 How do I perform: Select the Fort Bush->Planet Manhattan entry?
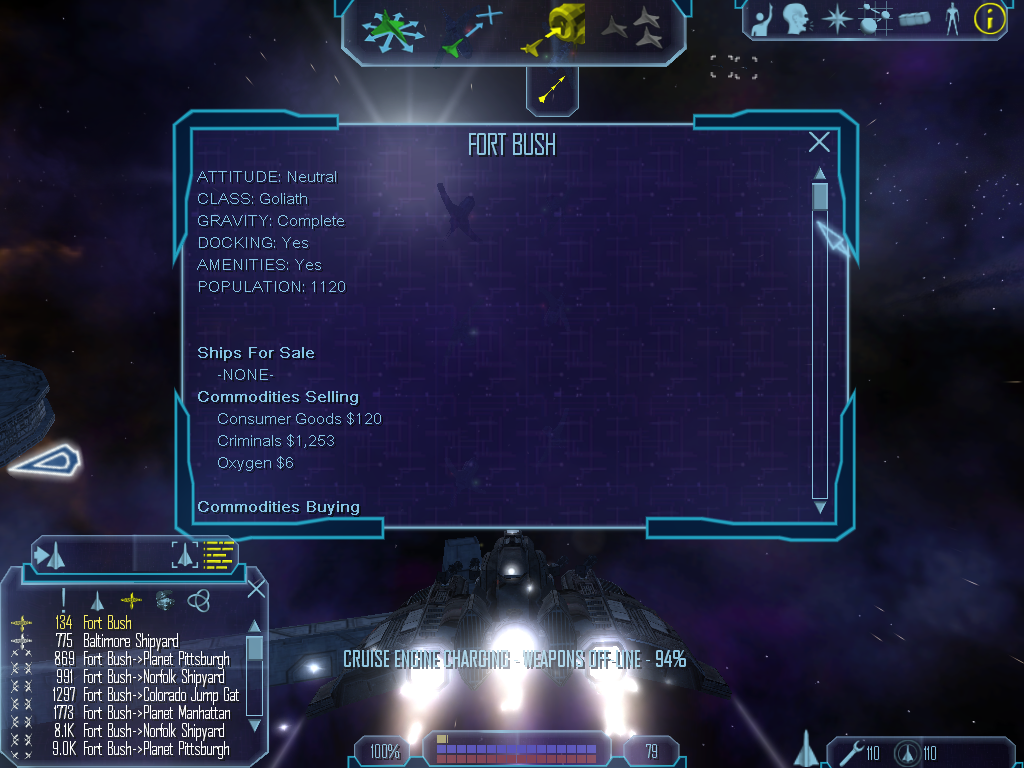pos(156,713)
